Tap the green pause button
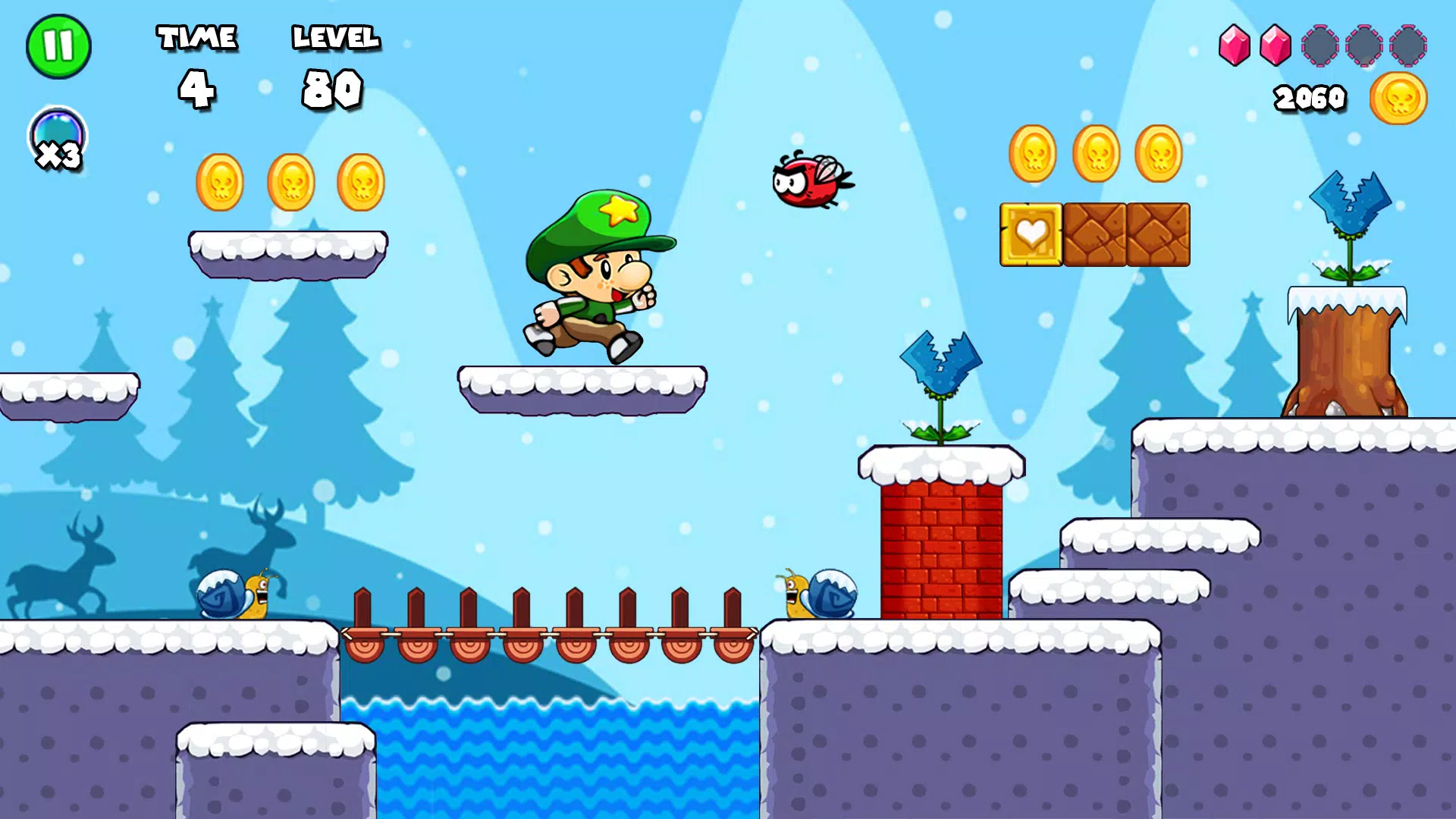This screenshot has width=1456, height=819. point(59,47)
